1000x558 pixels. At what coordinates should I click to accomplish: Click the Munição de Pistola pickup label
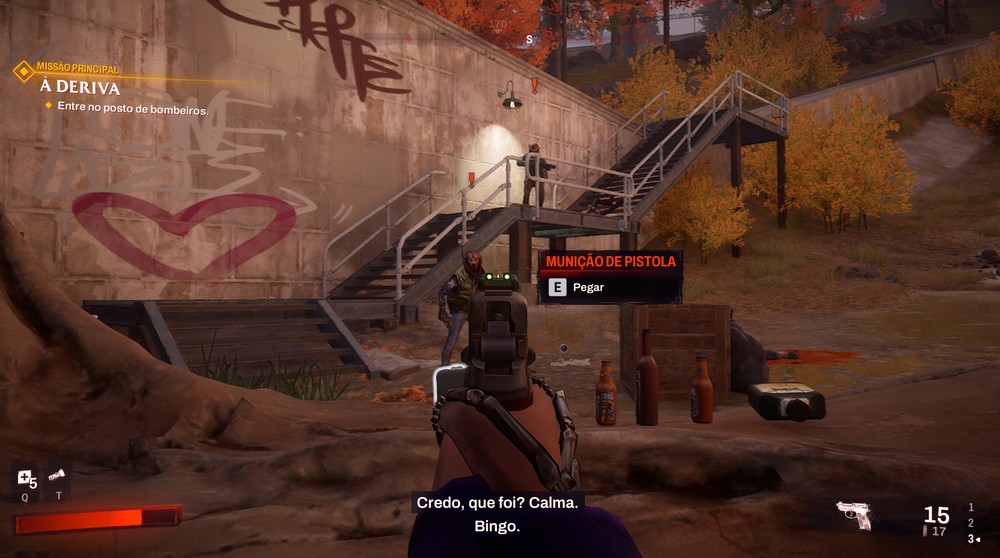[x=610, y=262]
